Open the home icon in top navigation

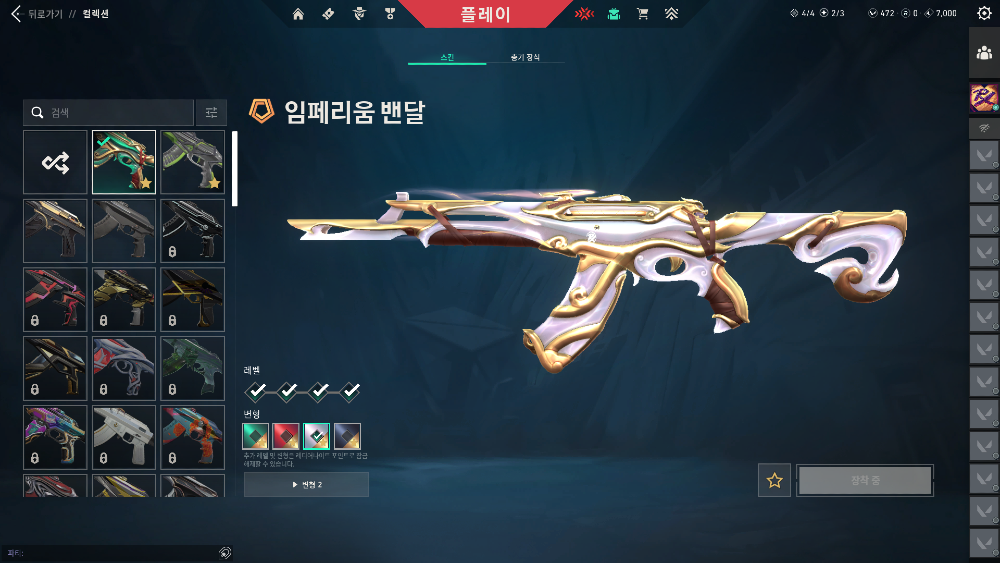coord(298,14)
